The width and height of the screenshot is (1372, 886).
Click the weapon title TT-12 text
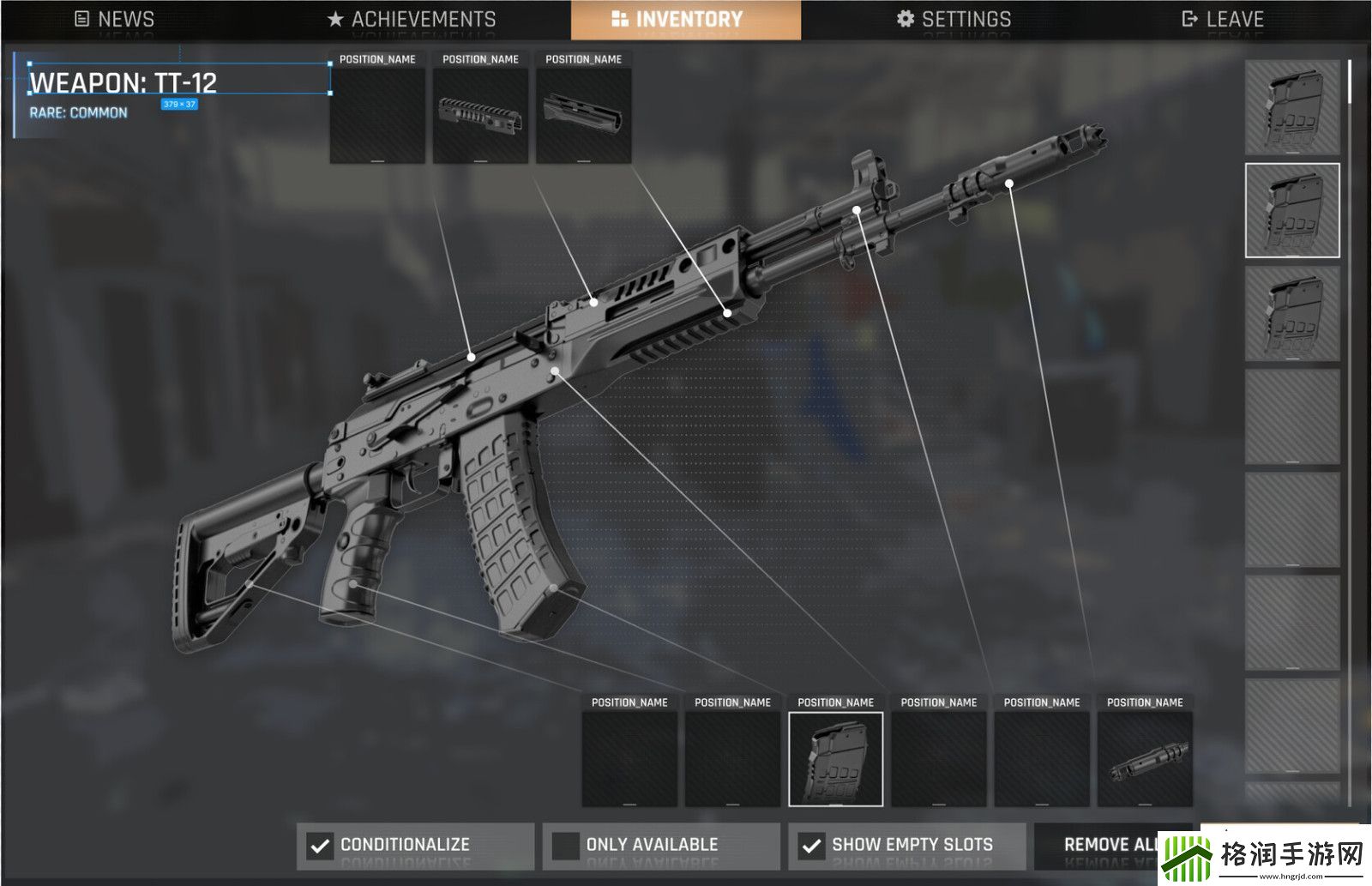coord(123,83)
